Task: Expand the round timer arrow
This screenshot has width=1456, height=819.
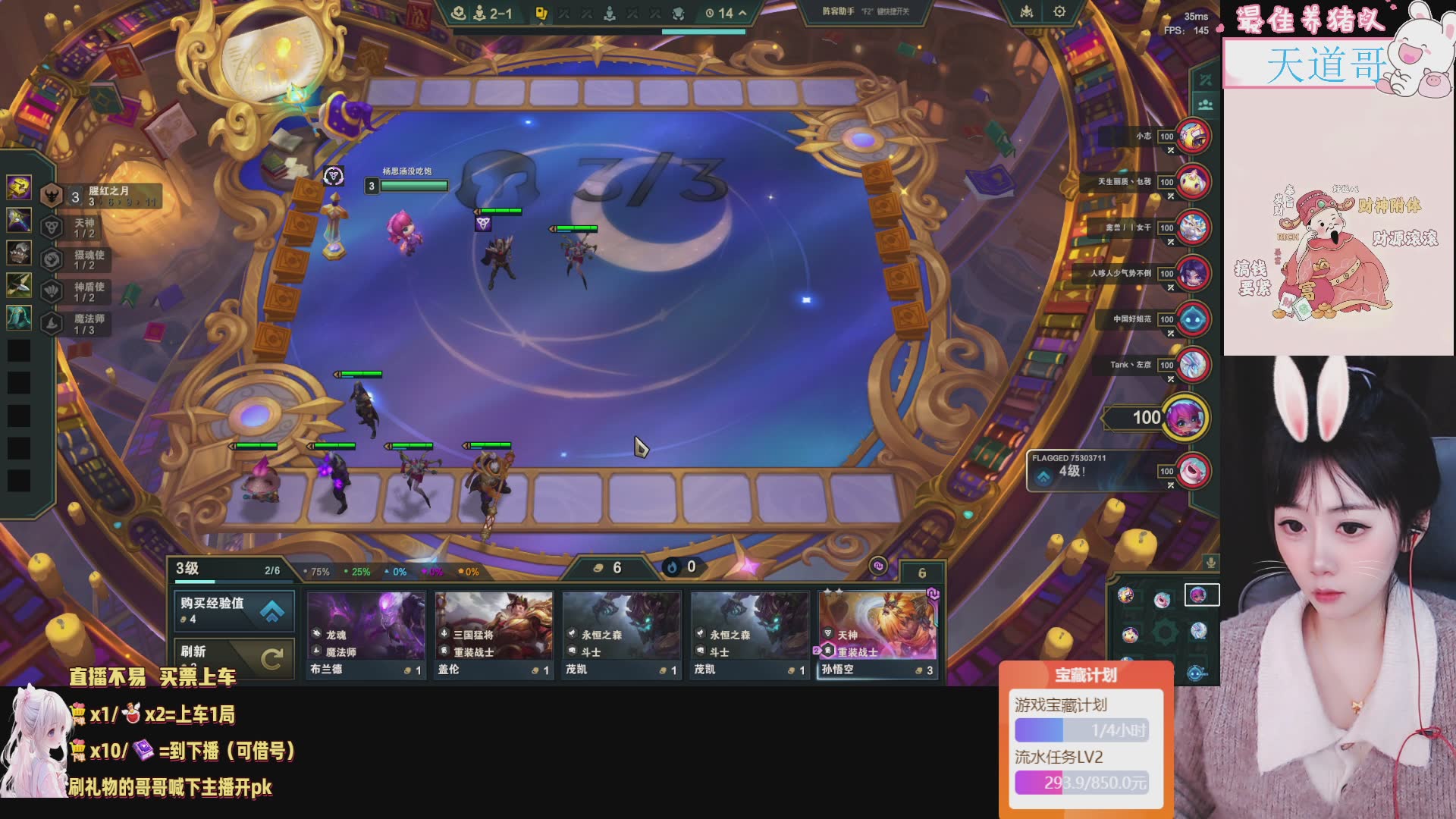Action: (x=742, y=13)
